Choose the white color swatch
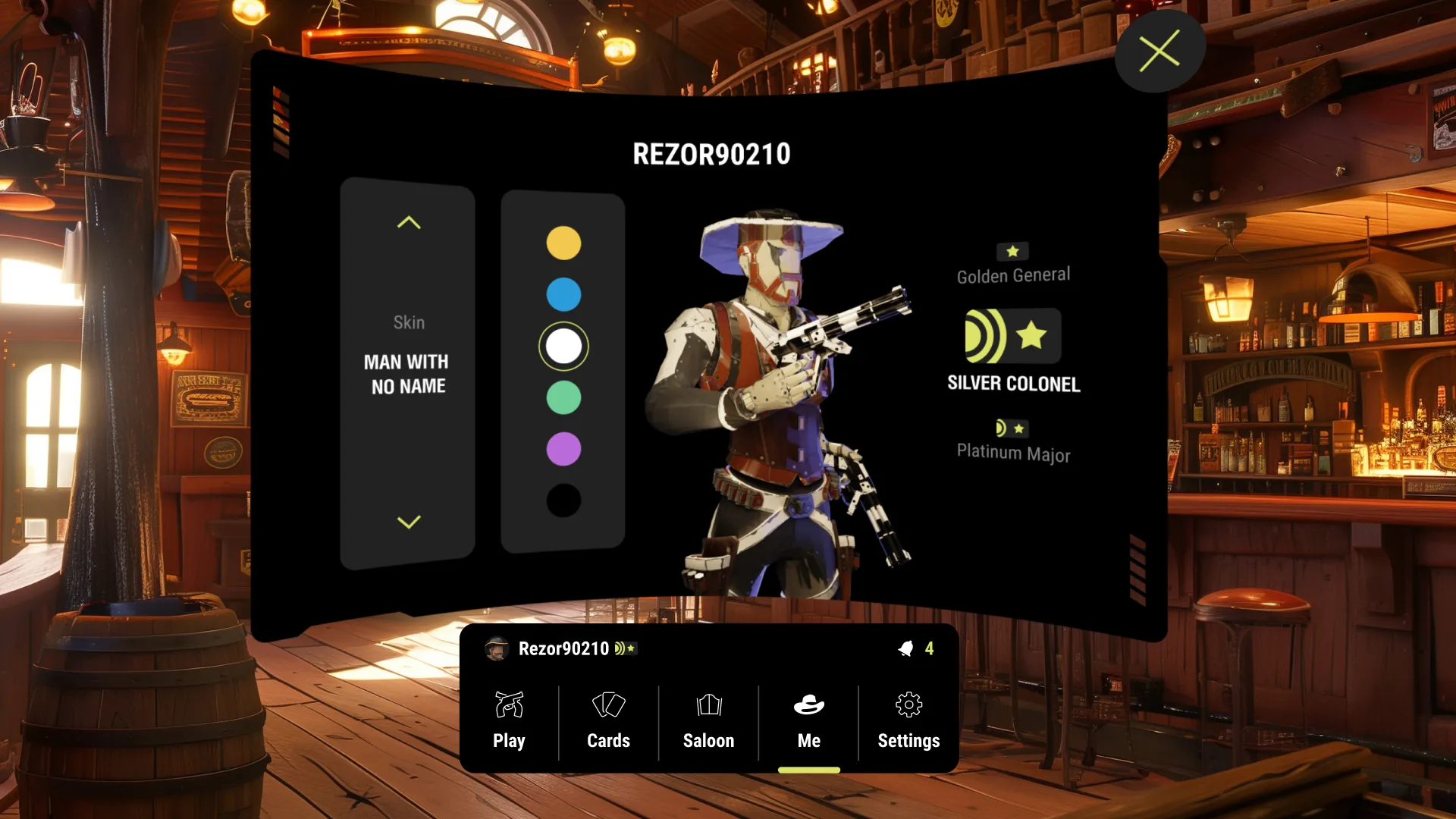 563,346
